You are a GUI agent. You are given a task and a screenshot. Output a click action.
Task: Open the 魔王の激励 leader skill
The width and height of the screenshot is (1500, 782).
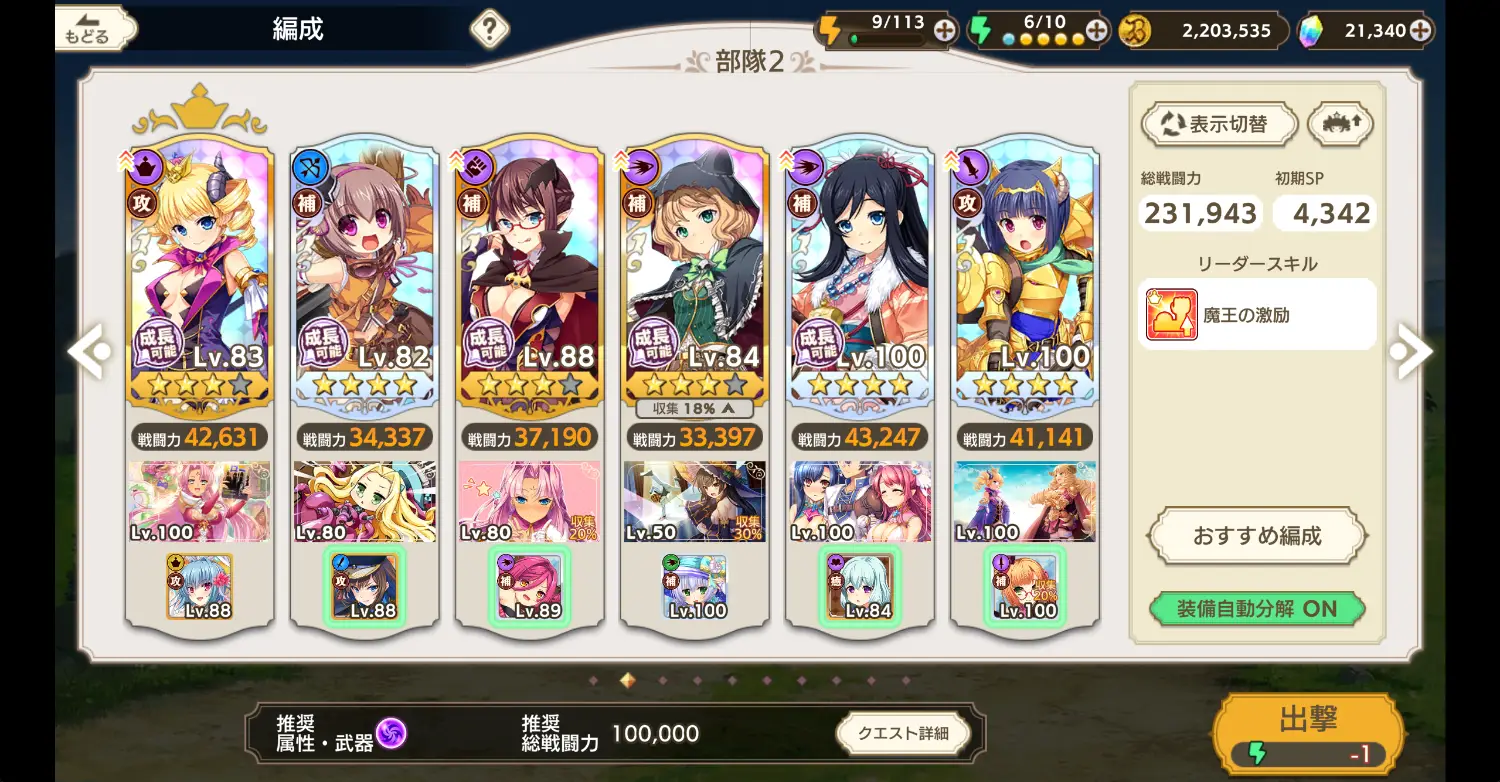[x=1256, y=315]
